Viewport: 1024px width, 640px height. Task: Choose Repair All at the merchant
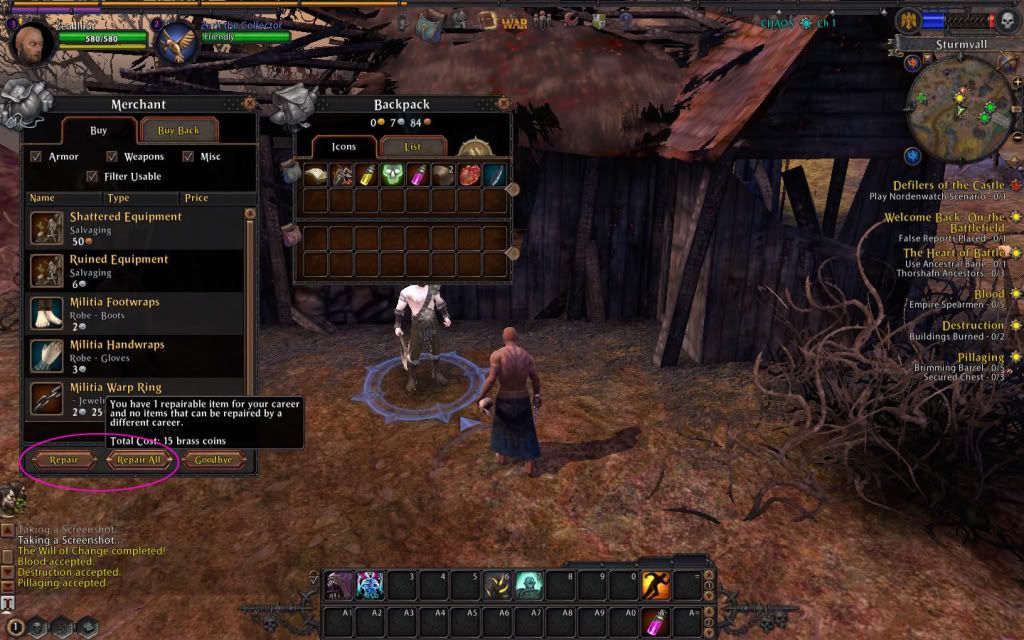(139, 460)
